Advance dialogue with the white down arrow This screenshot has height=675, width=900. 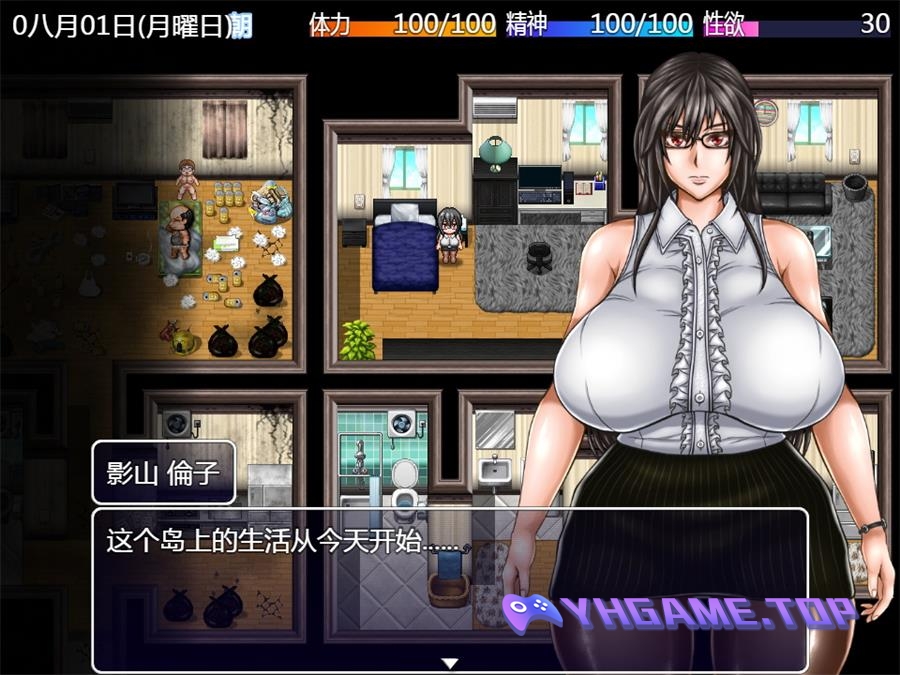click(x=450, y=662)
